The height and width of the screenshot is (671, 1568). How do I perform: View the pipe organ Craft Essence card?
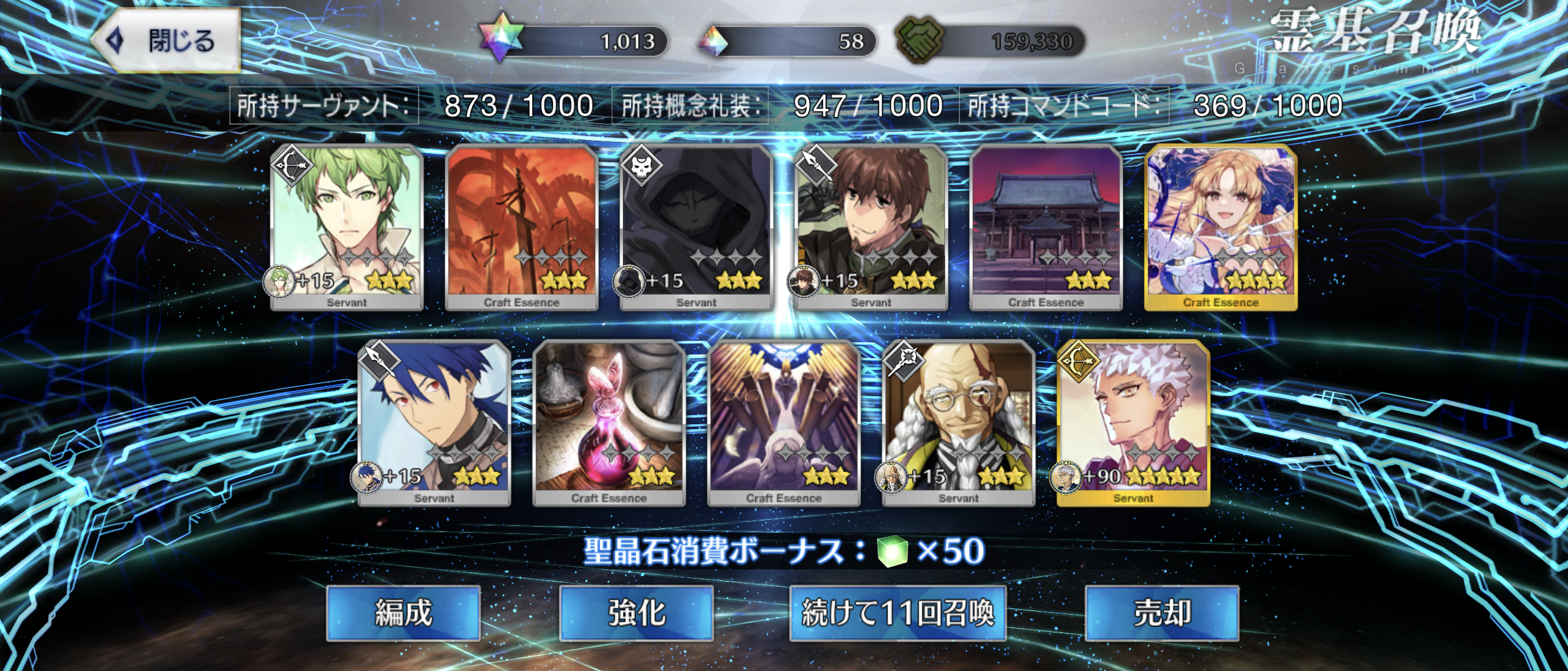784,422
